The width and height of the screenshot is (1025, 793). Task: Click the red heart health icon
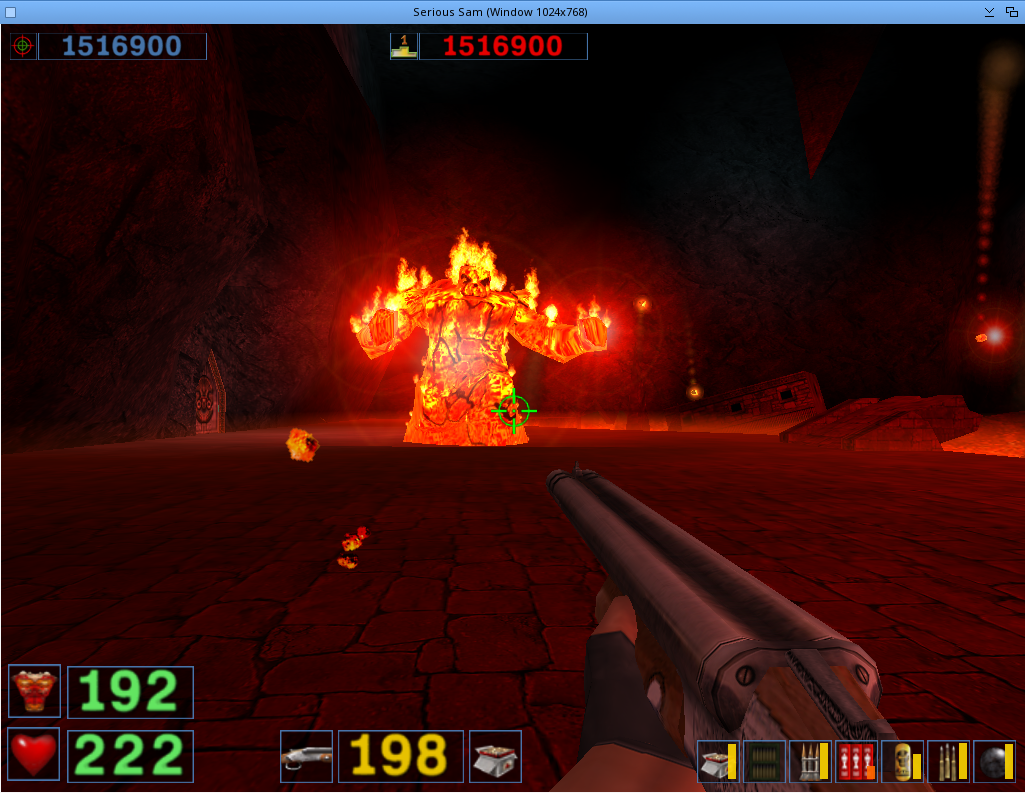35,755
